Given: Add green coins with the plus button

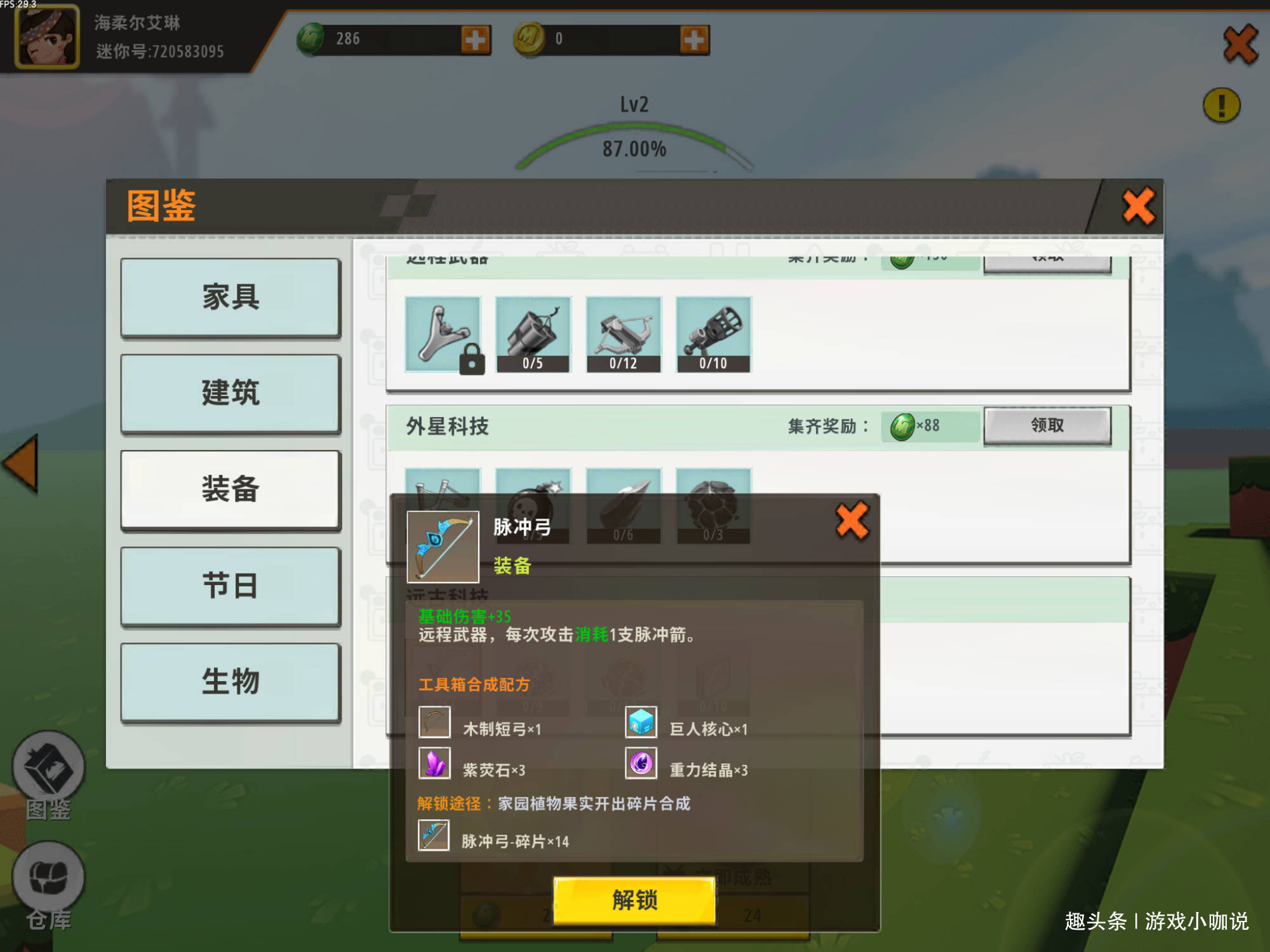Looking at the screenshot, I should [475, 38].
